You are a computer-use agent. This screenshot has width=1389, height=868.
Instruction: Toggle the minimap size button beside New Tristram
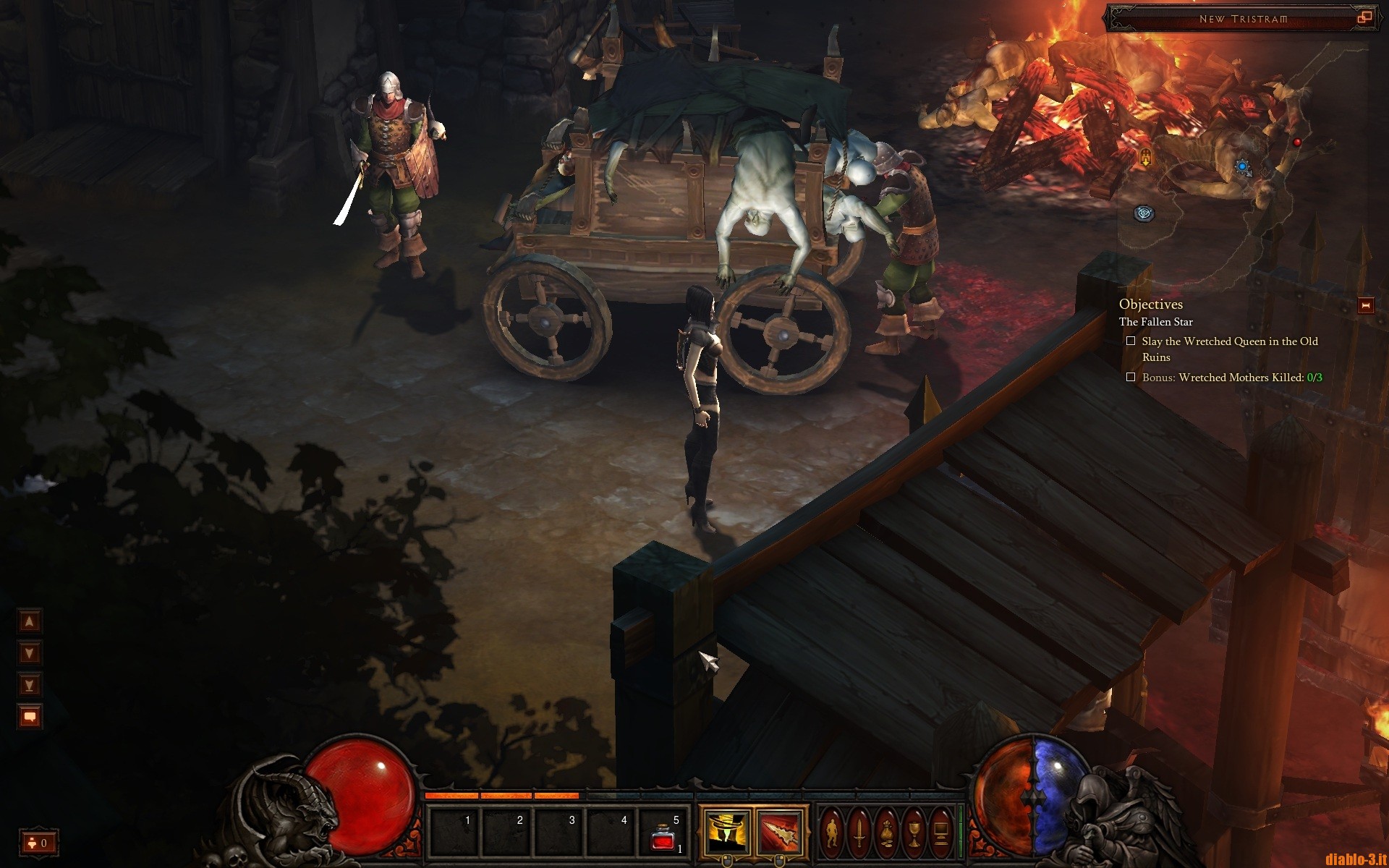(1364, 18)
